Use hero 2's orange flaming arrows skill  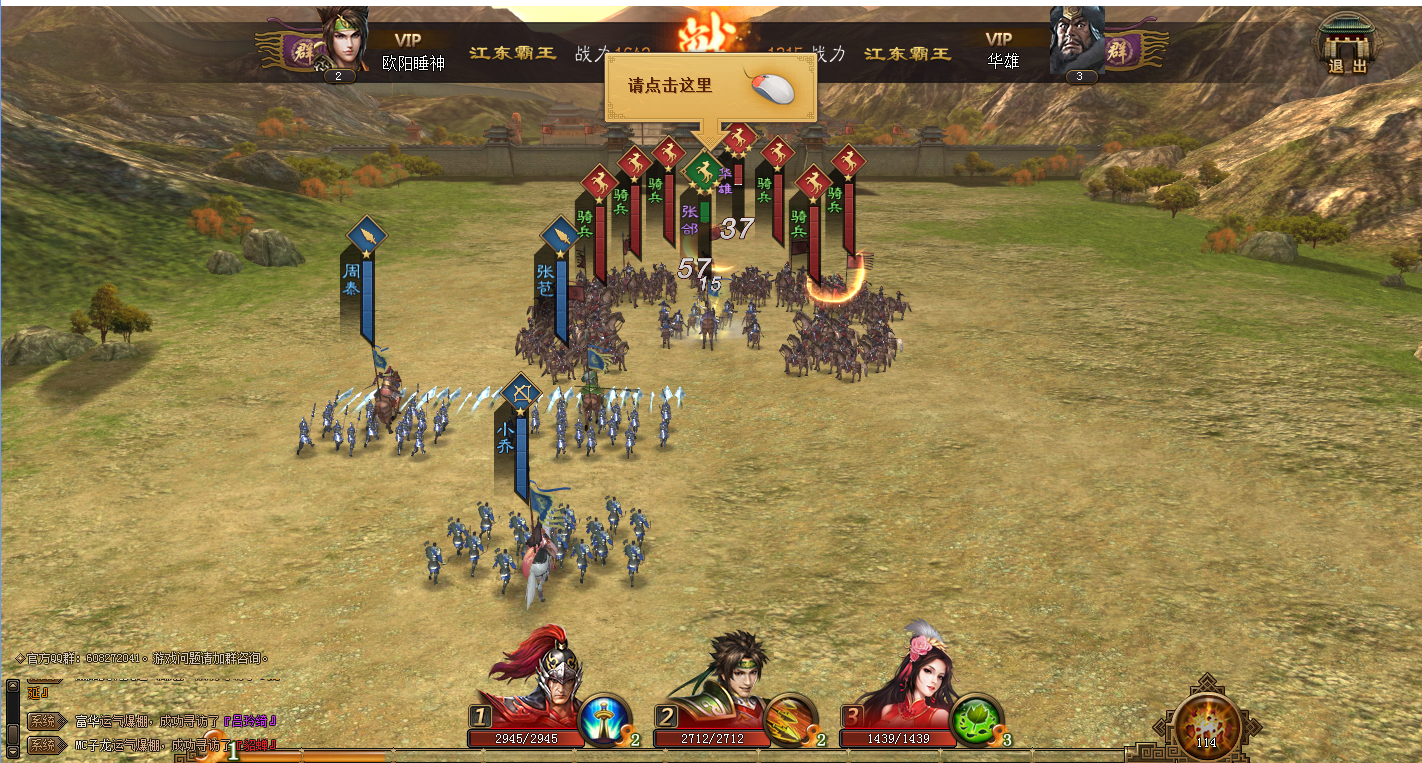click(x=790, y=718)
